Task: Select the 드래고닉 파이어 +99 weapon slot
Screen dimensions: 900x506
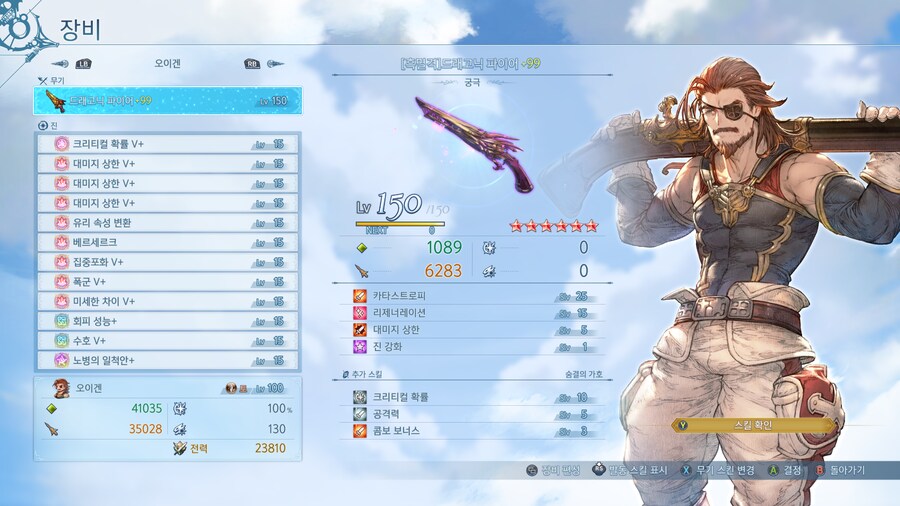Action: pyautogui.click(x=167, y=101)
